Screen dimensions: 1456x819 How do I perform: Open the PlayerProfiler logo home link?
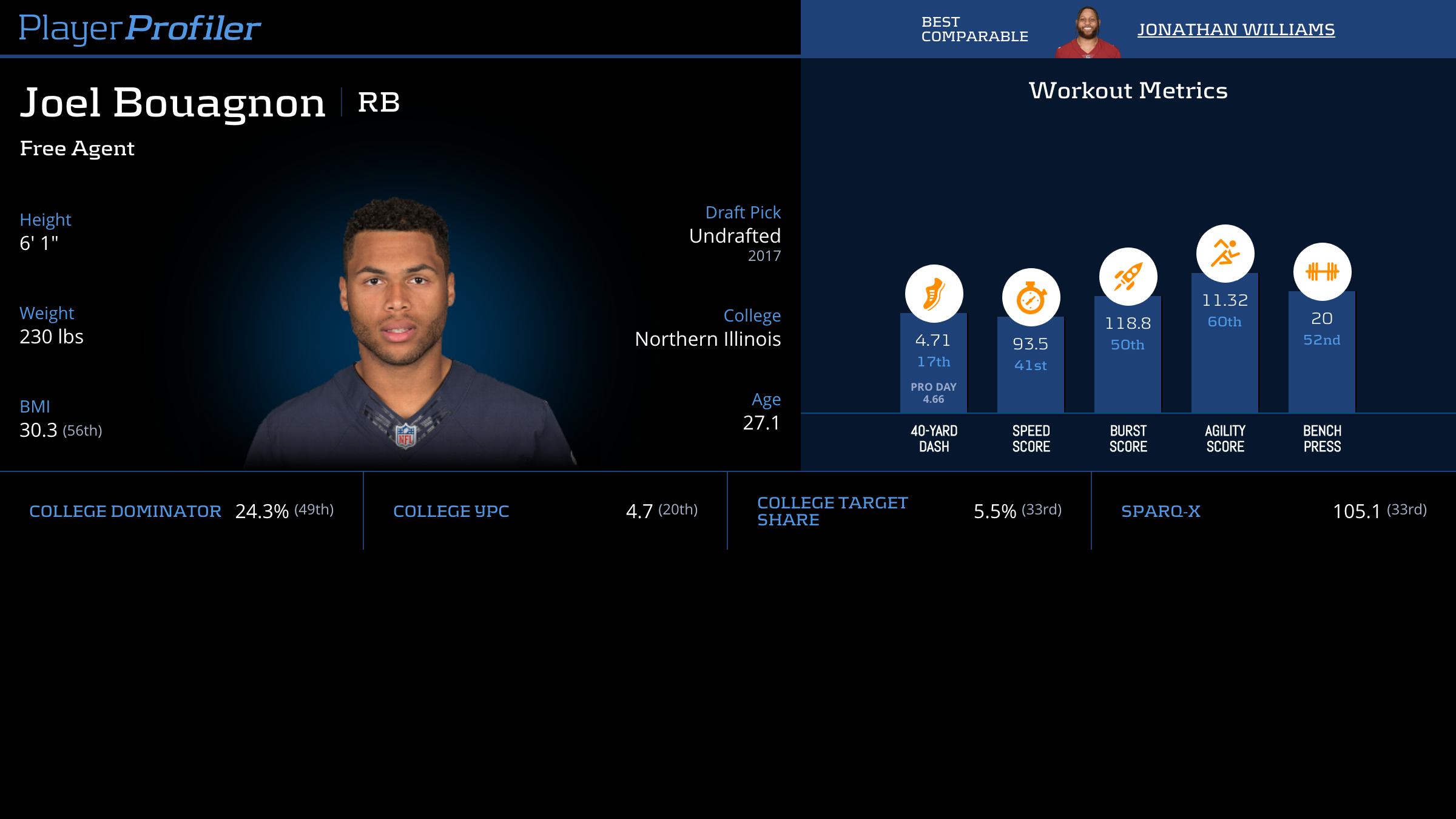click(140, 28)
